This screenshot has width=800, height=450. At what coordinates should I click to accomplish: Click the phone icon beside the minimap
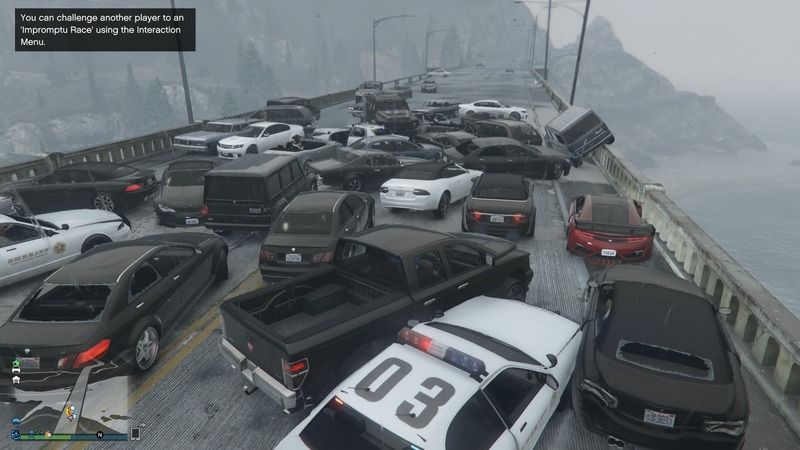pyautogui.click(x=135, y=434)
